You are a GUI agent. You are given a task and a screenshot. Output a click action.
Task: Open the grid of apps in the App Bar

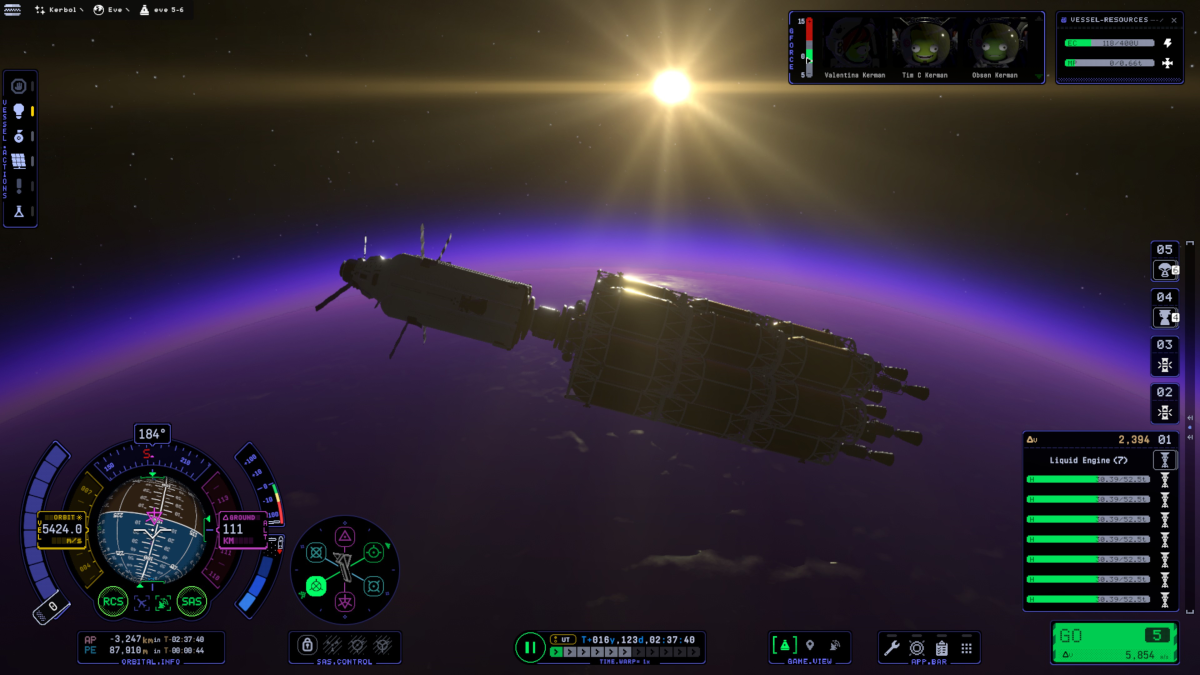click(966, 648)
